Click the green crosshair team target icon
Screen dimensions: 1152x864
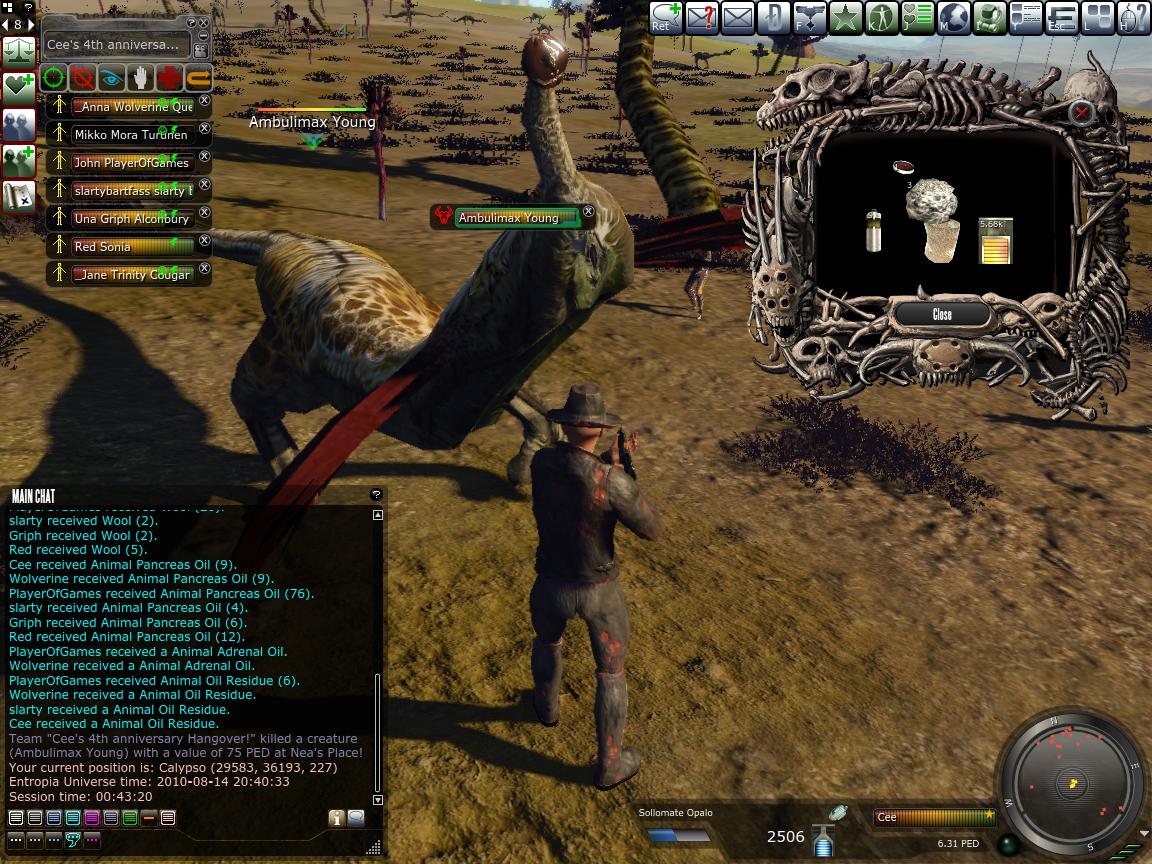point(54,77)
